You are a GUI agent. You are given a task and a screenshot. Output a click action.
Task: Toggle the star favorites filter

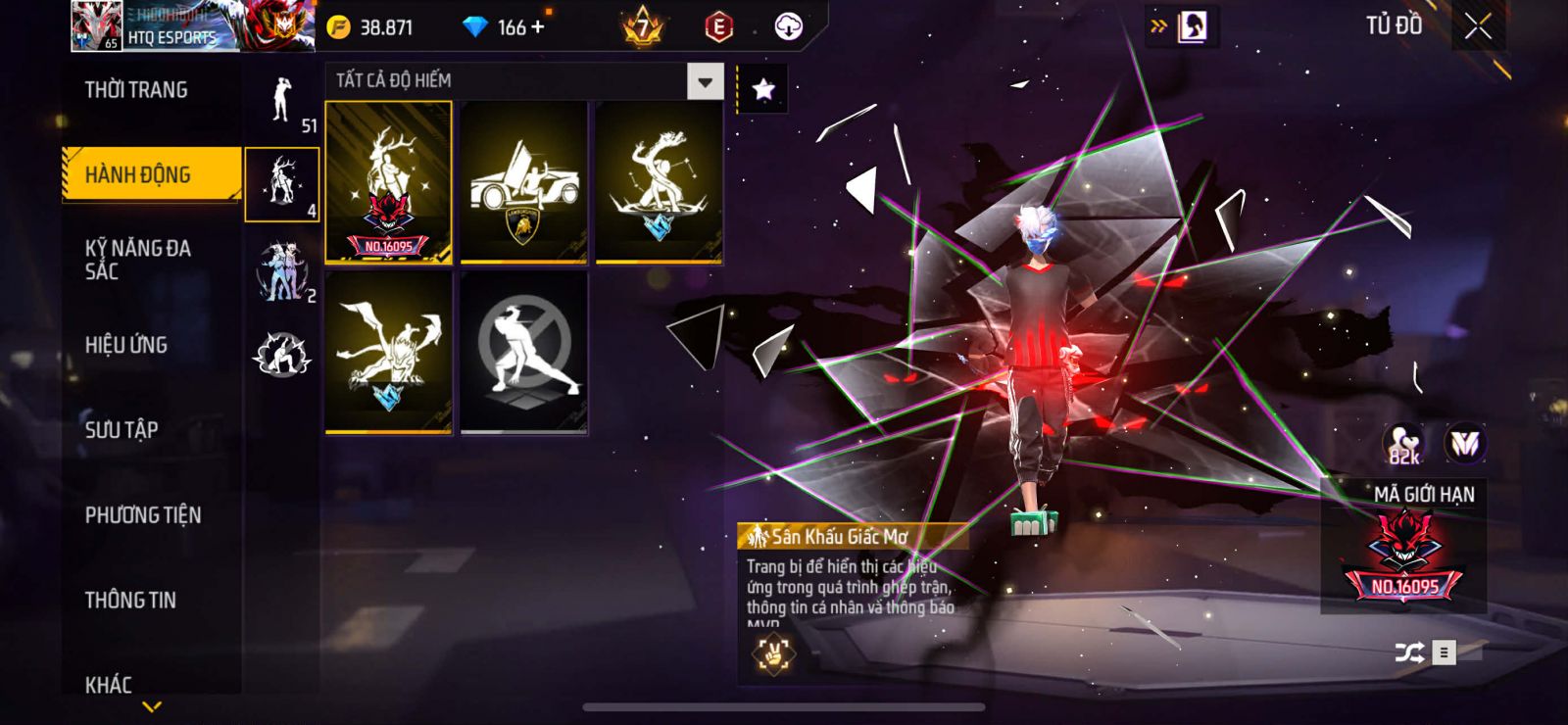[x=762, y=90]
